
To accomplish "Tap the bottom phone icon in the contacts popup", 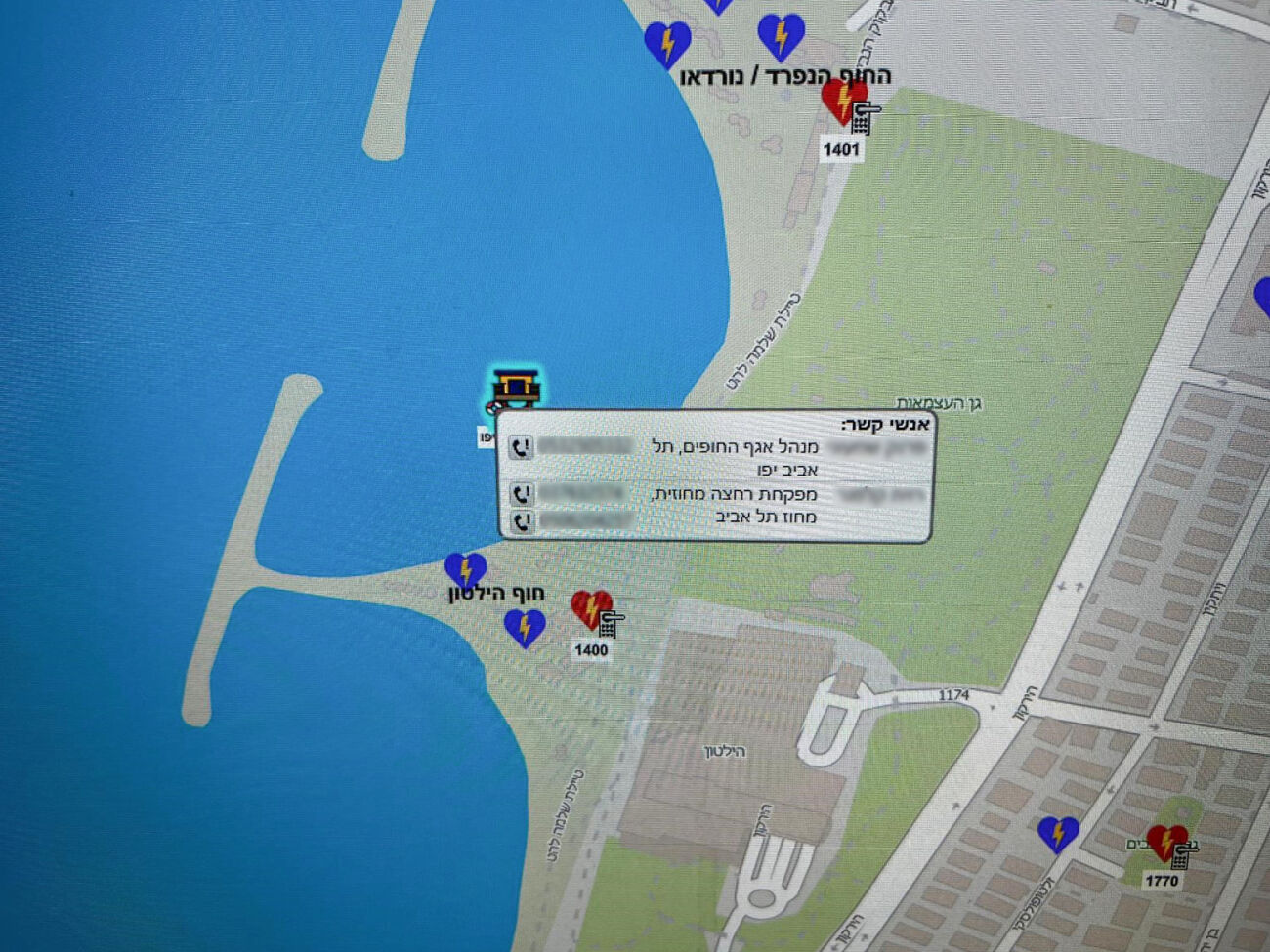I will click(x=522, y=520).
